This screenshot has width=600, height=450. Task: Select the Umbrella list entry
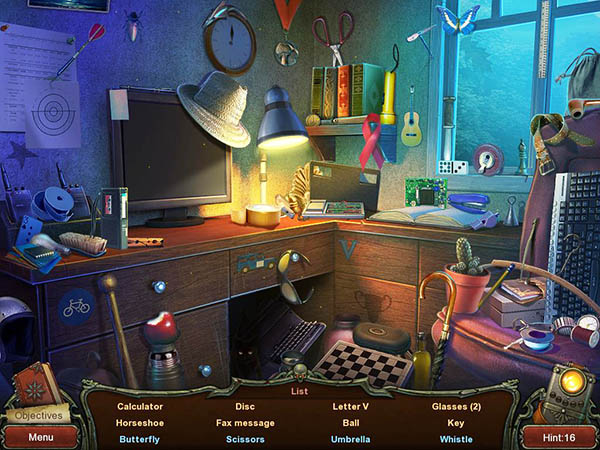pos(350,439)
